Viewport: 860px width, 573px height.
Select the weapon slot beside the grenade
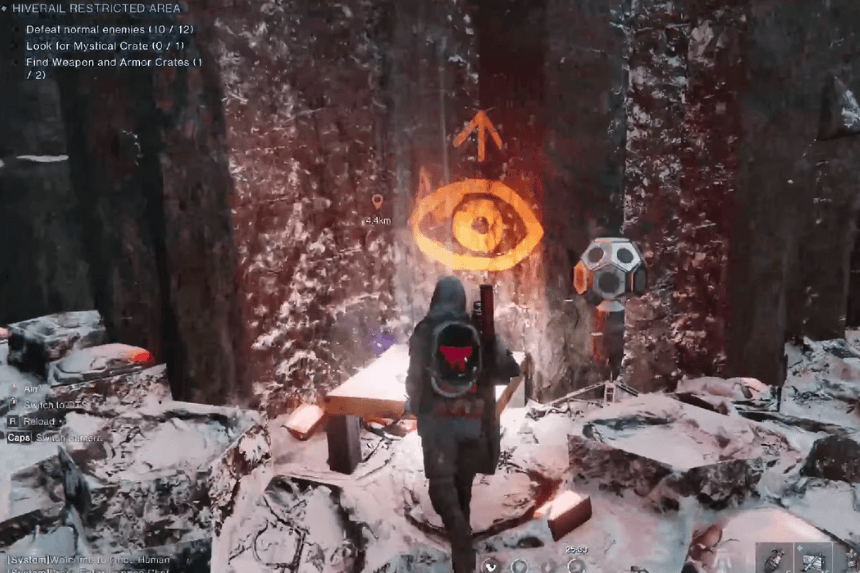click(812, 559)
